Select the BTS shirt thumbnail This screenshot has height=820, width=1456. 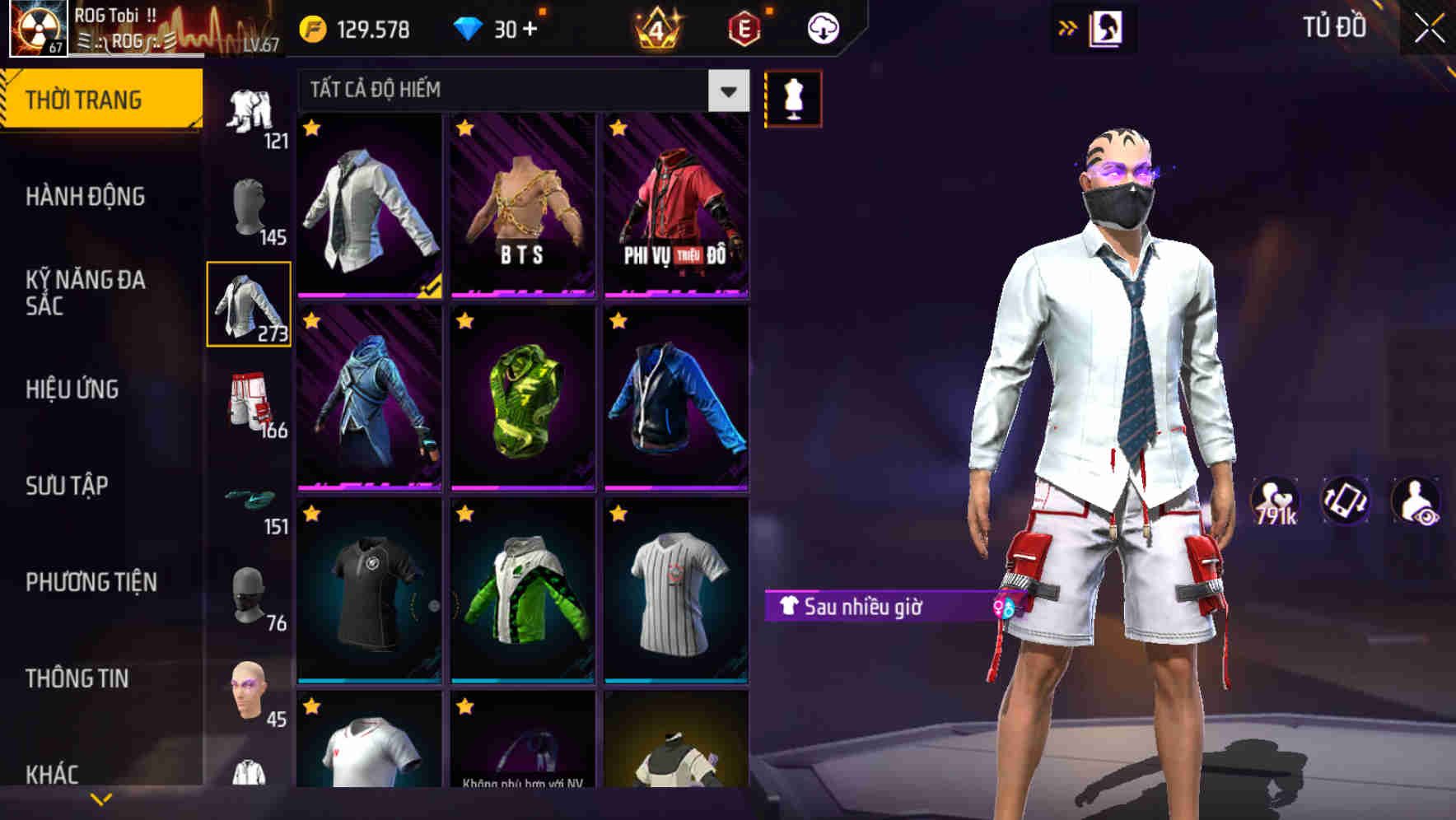point(524,206)
